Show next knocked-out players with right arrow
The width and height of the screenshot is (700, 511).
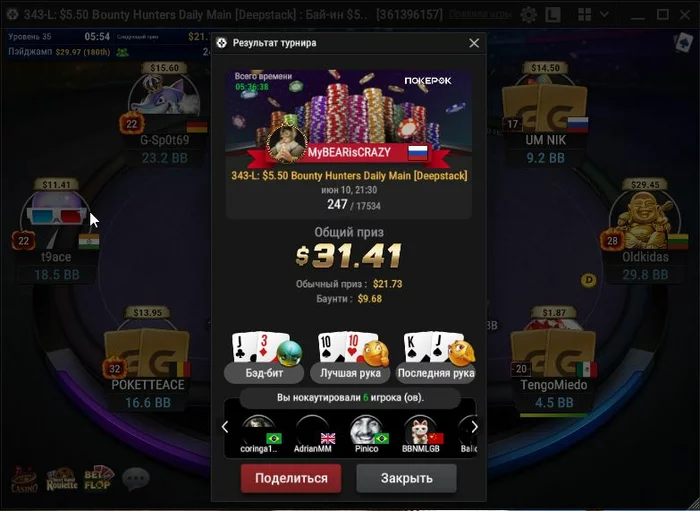[x=474, y=427]
